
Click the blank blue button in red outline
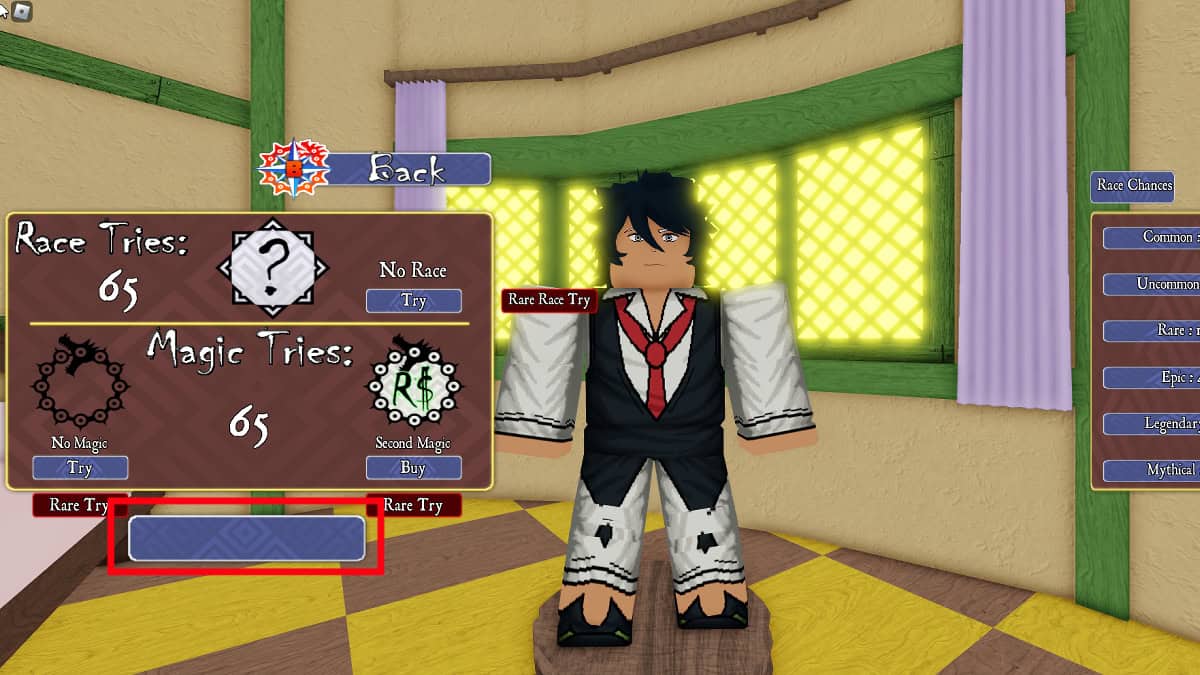246,538
